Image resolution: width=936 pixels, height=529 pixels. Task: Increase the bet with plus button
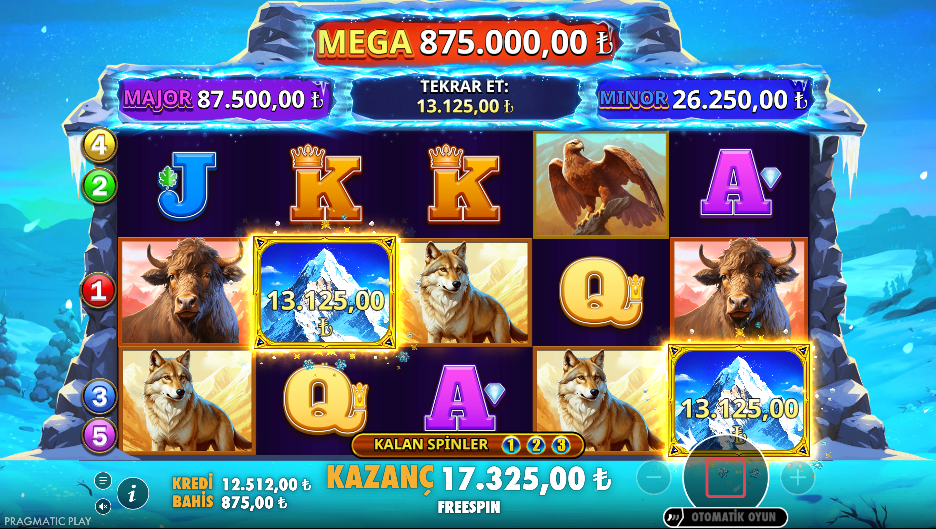[x=797, y=478]
